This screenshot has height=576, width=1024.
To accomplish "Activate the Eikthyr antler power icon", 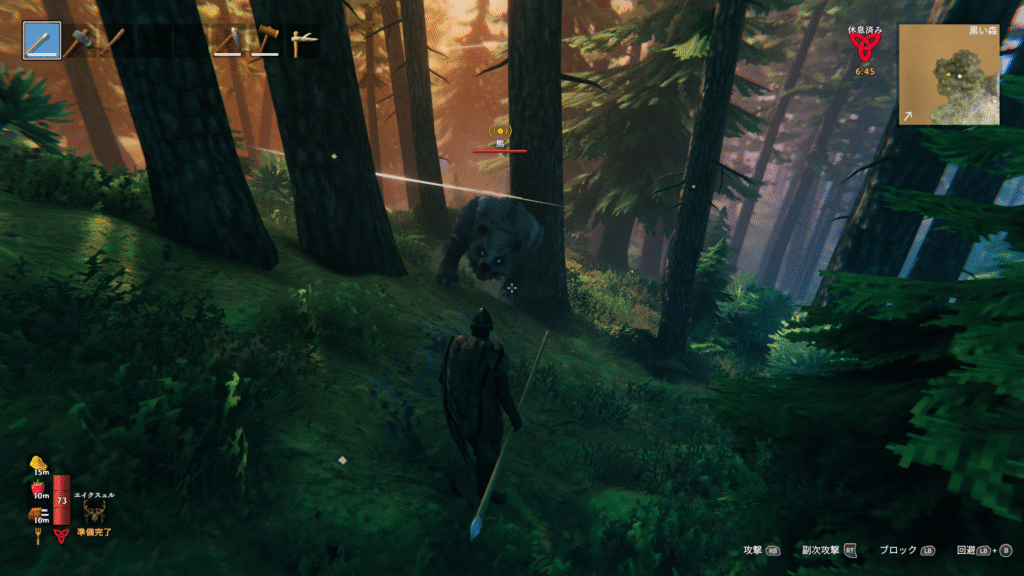I will point(96,511).
